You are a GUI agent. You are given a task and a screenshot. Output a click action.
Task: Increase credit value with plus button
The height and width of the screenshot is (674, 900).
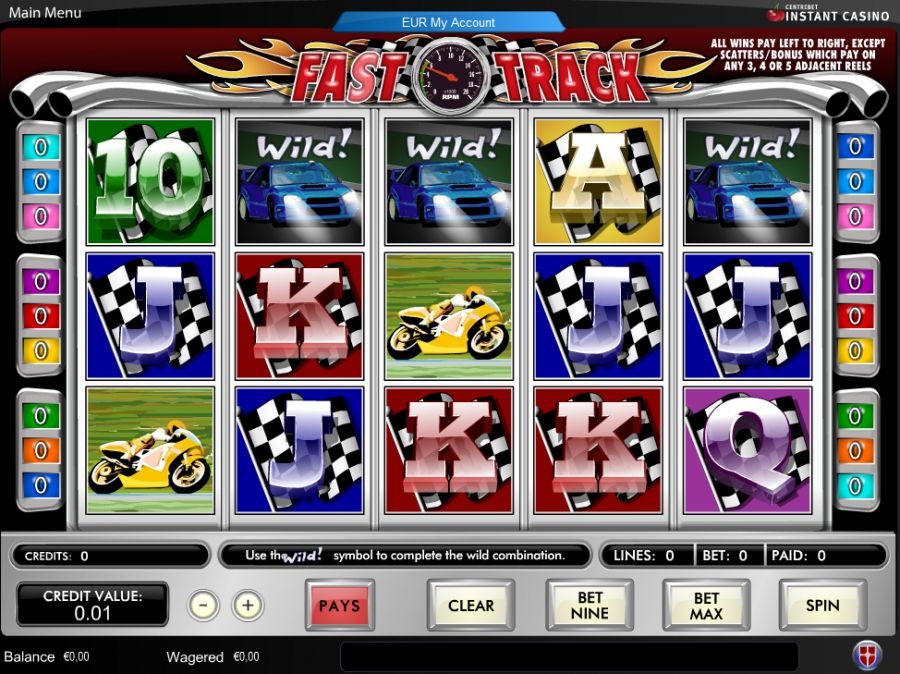click(248, 605)
